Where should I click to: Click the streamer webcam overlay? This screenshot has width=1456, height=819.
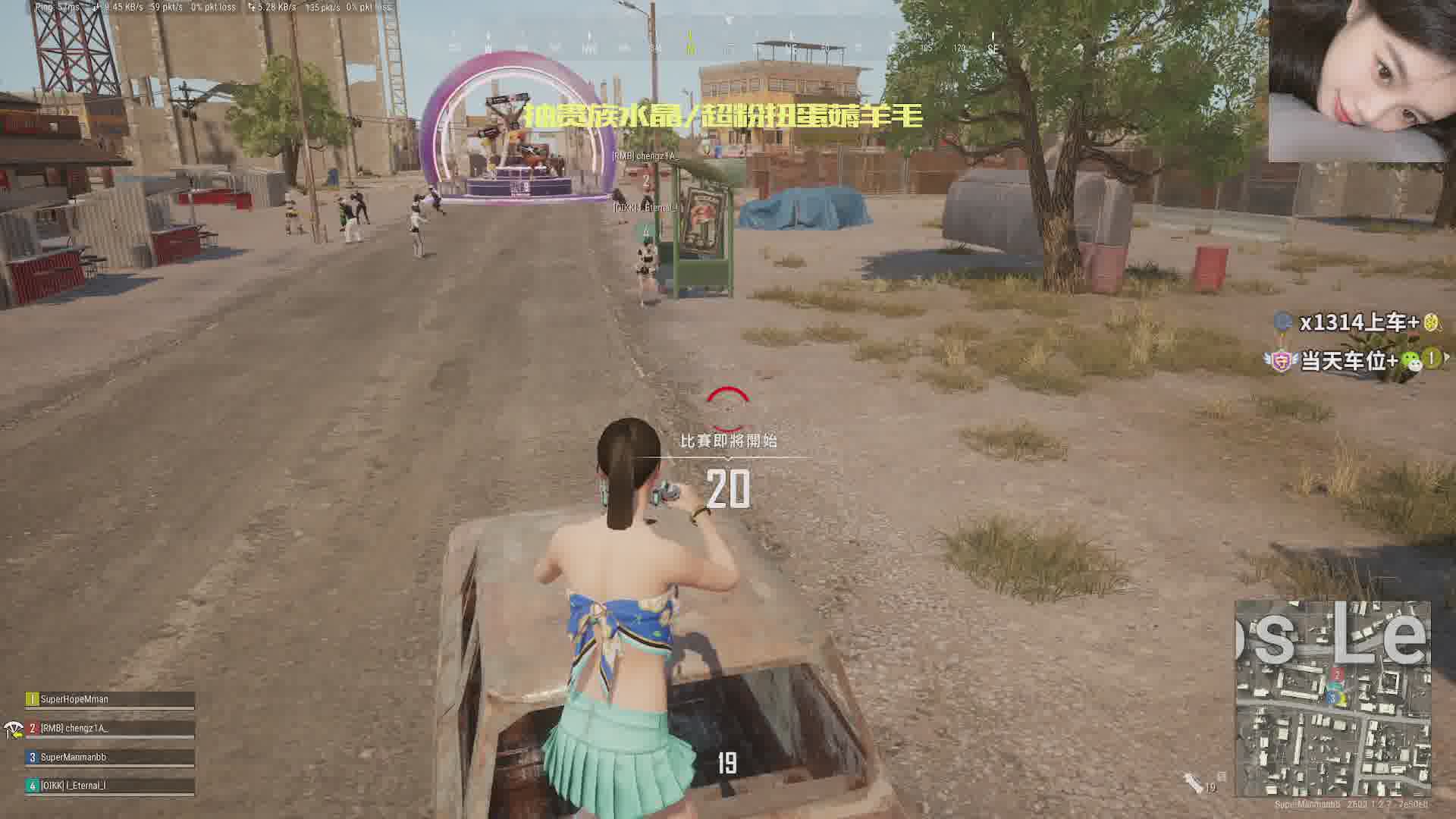[x=1357, y=81]
